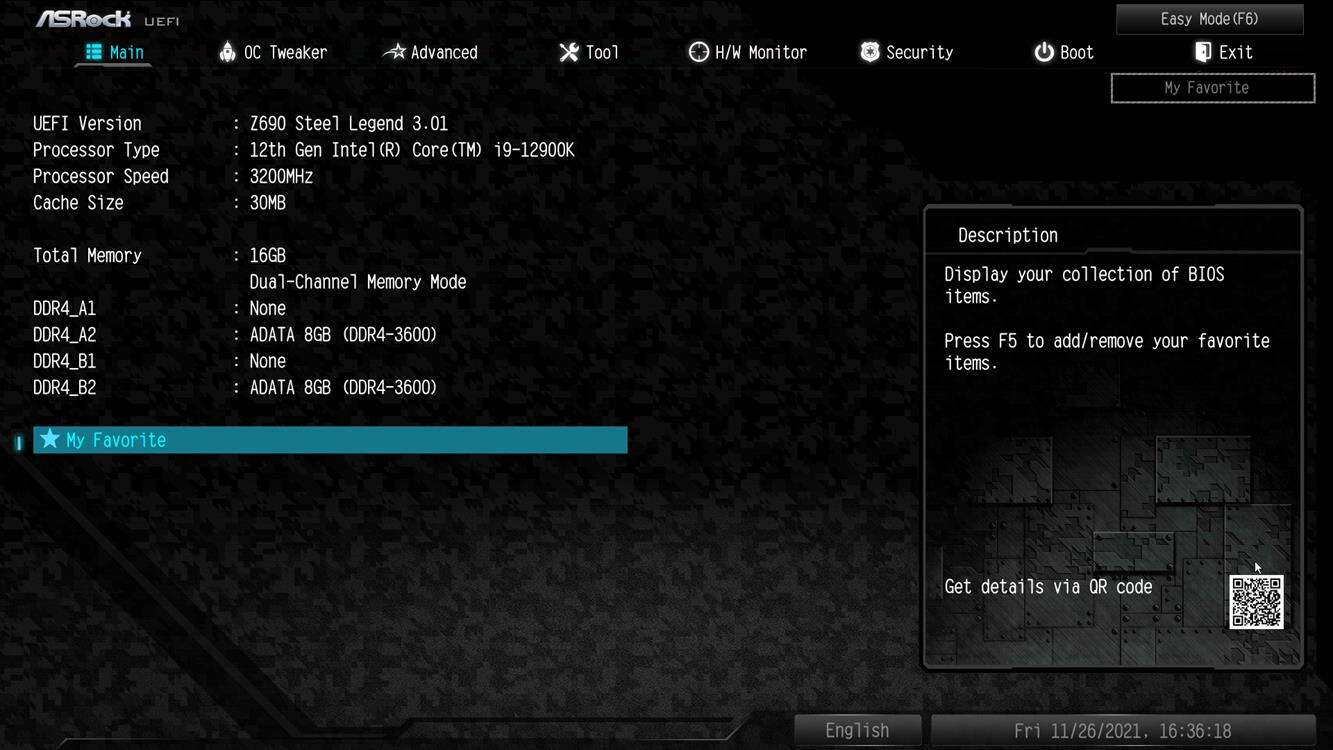Click the star beside My Favorite
The height and width of the screenshot is (750, 1333).
tap(49, 439)
